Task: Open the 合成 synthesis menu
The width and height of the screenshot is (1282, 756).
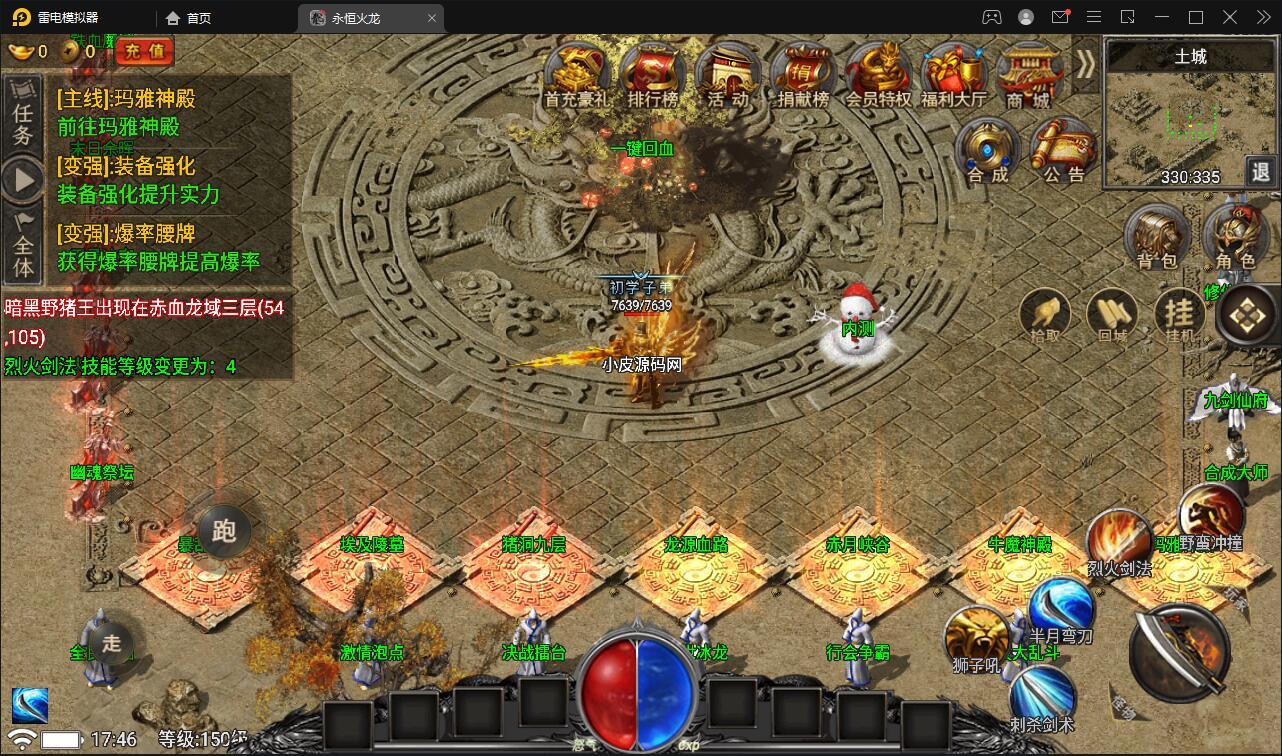Action: pos(987,150)
